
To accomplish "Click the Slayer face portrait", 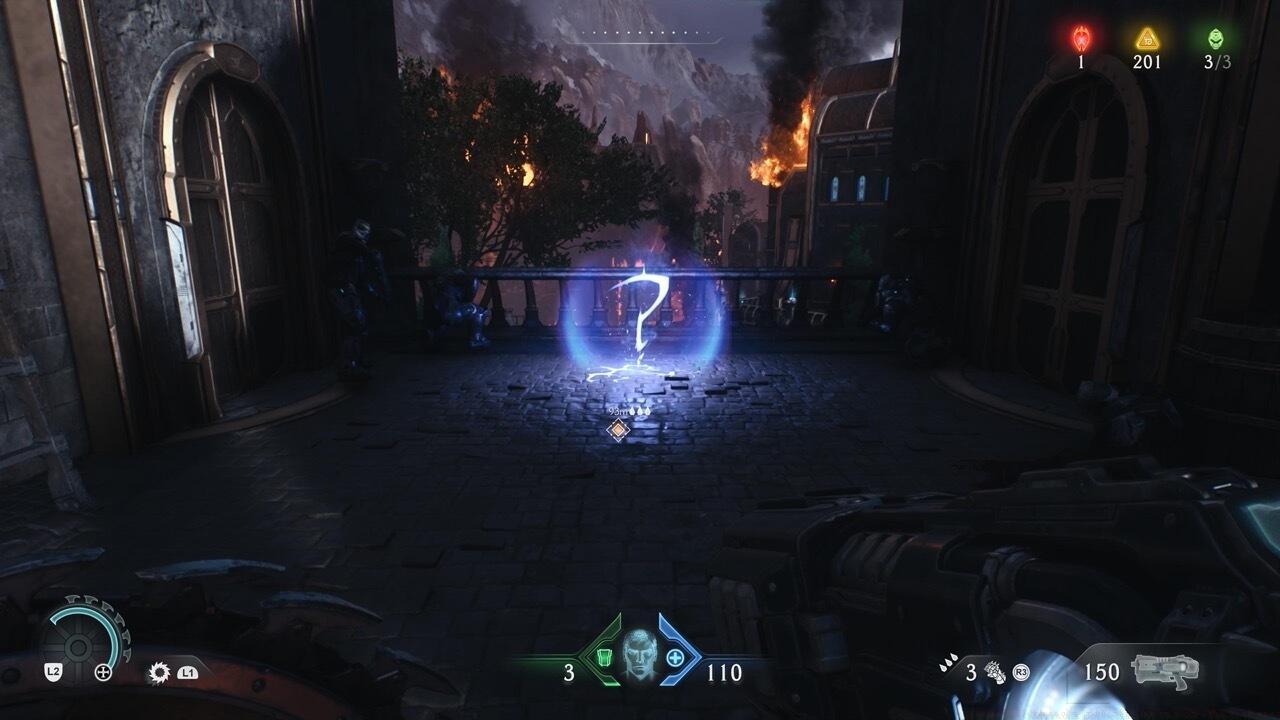I will [x=640, y=655].
